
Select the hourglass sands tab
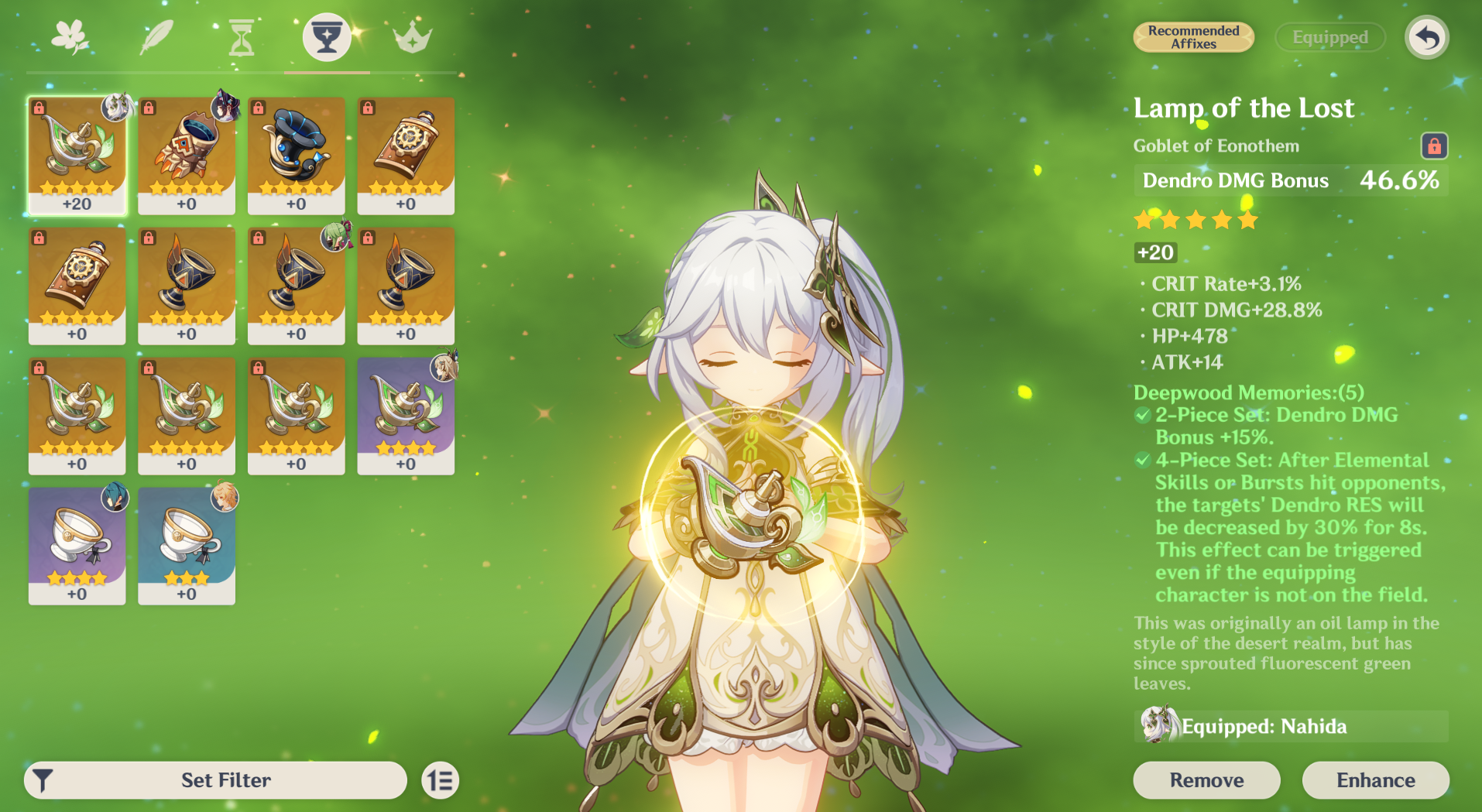[242, 37]
